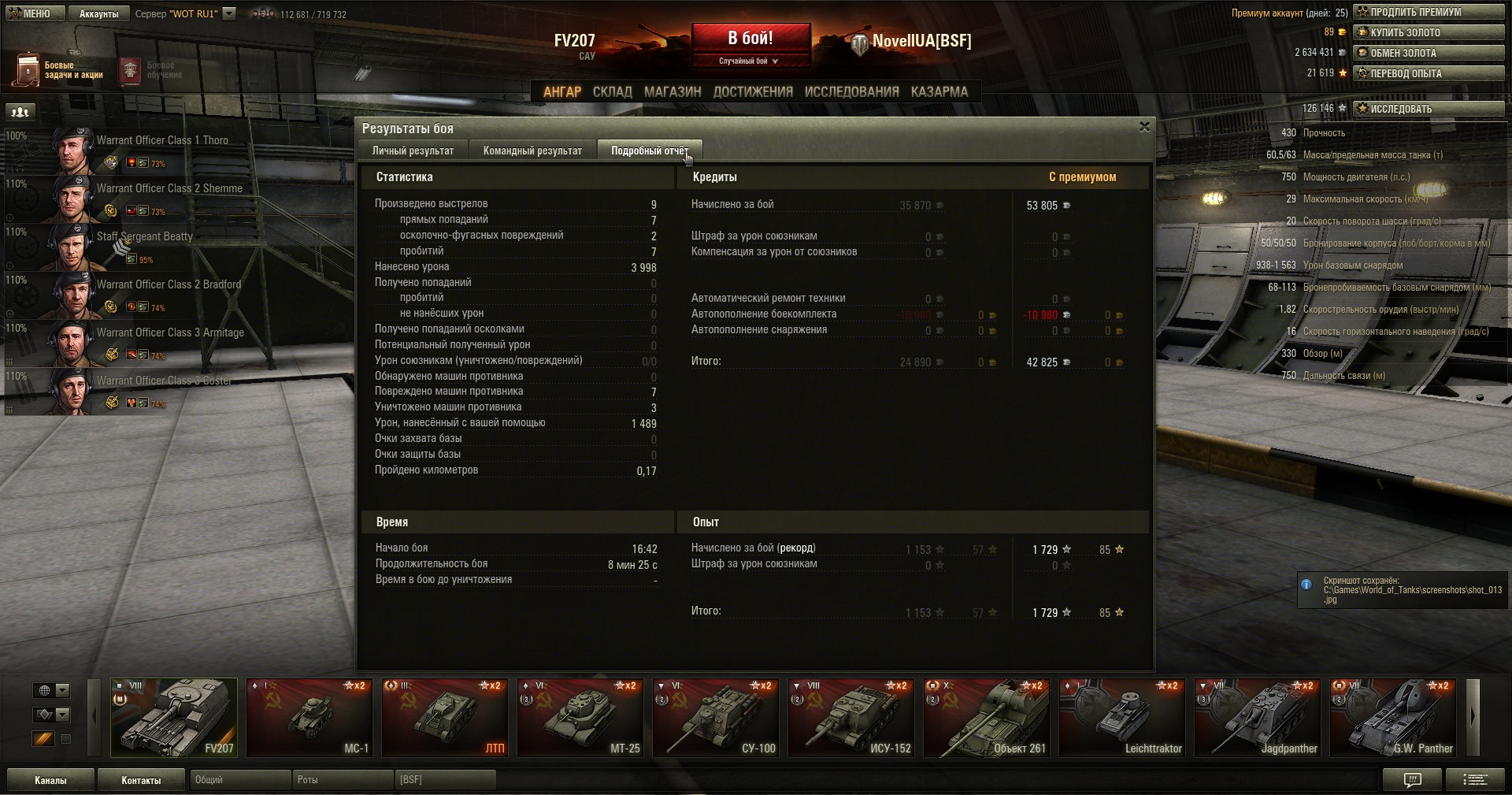Open the МАГАЗИН section
This screenshot has height=795, width=1512.
[673, 91]
